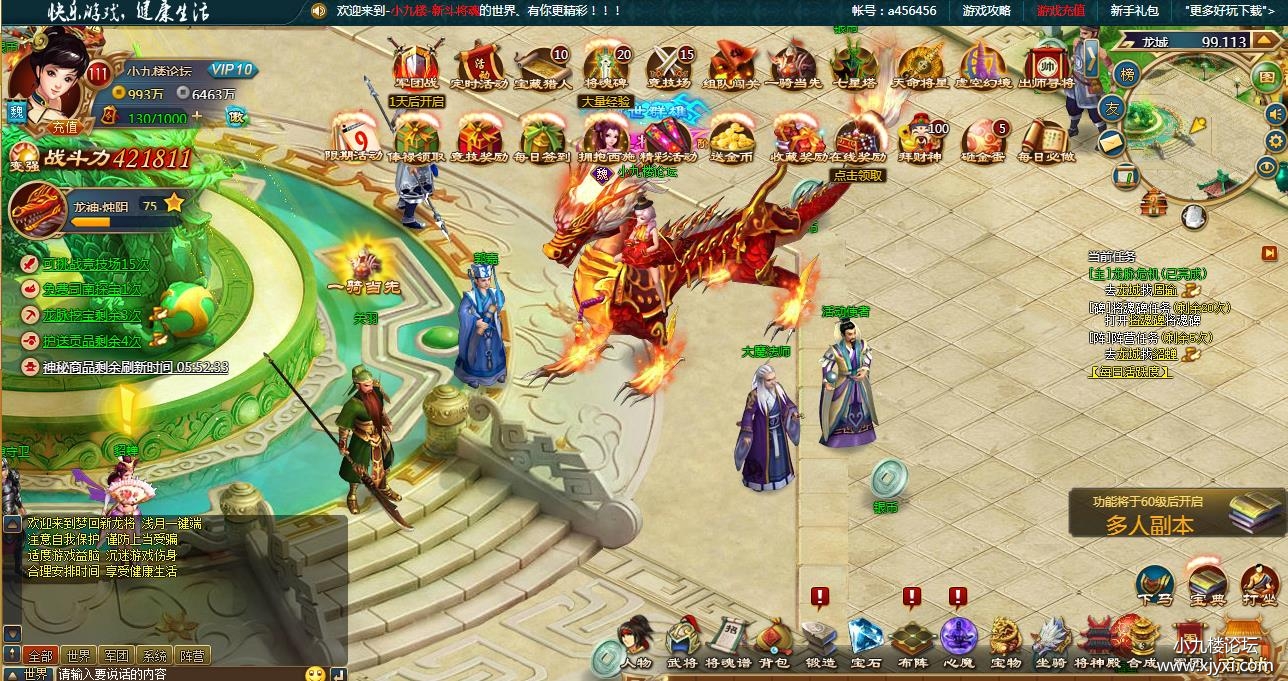Open the 新手礼包 newbie gift pack link
Image resolution: width=1288 pixels, height=681 pixels.
(x=1134, y=11)
